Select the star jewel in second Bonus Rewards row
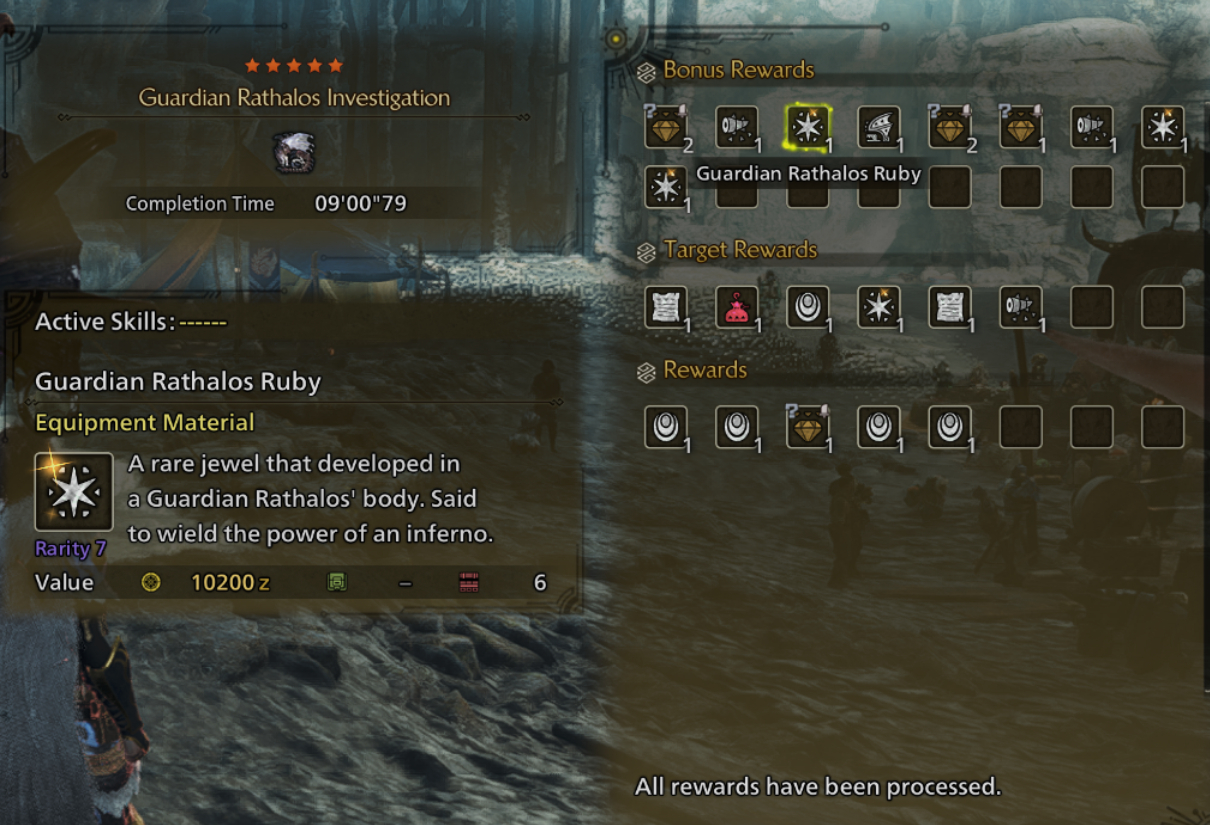Screen dimensions: 1210x825 pos(665,187)
